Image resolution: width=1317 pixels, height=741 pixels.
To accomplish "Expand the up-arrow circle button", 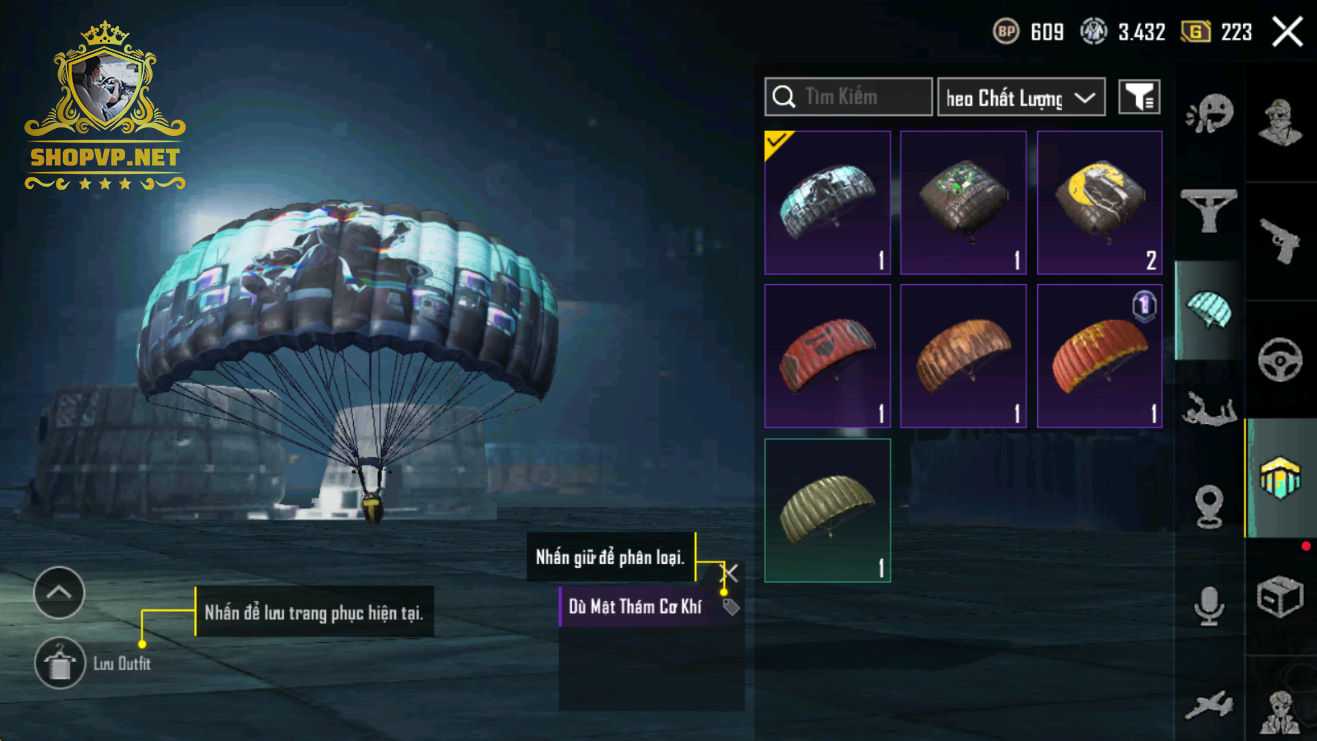I will (x=59, y=593).
